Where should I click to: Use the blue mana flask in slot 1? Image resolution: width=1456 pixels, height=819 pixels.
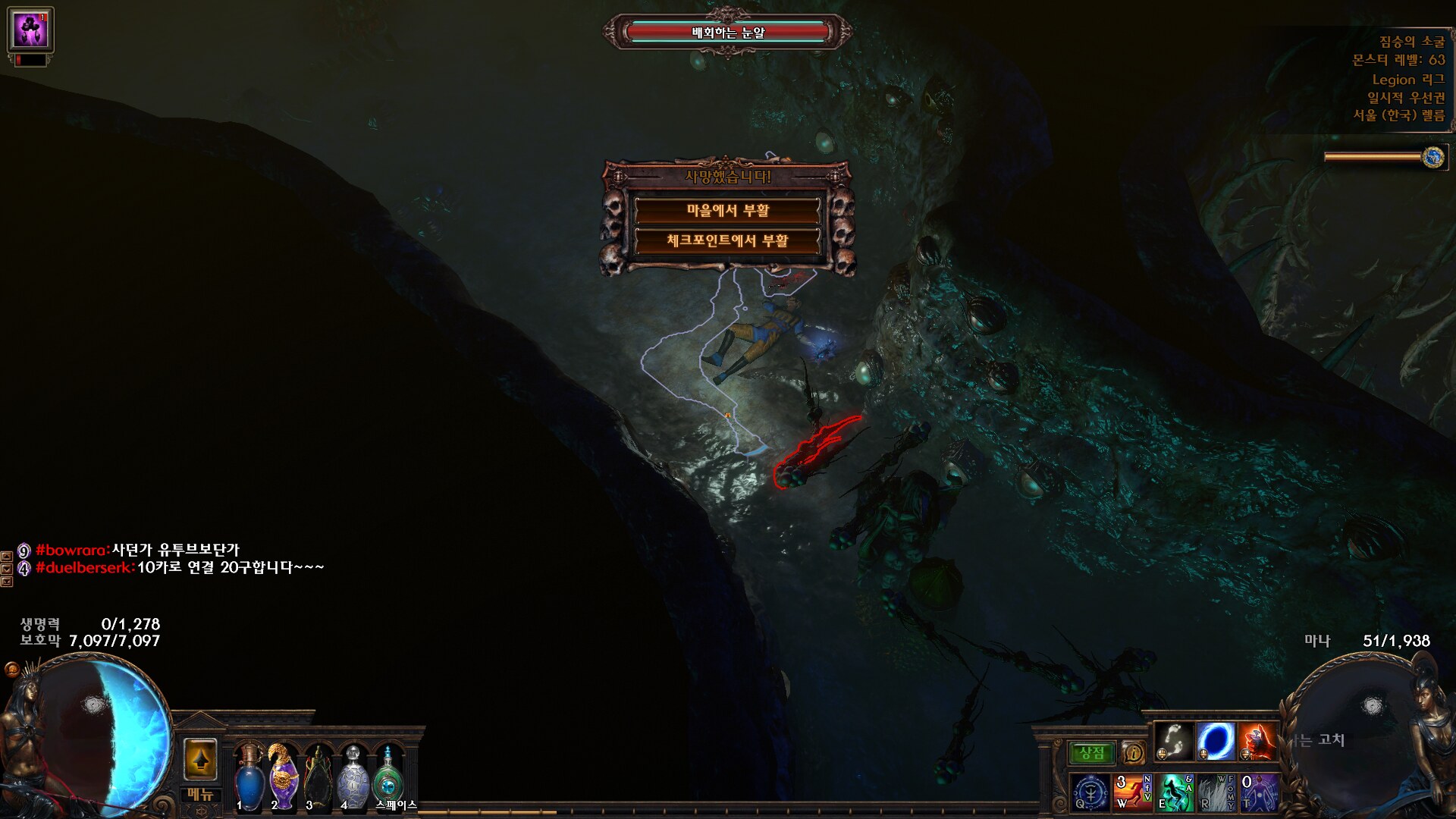point(249,777)
